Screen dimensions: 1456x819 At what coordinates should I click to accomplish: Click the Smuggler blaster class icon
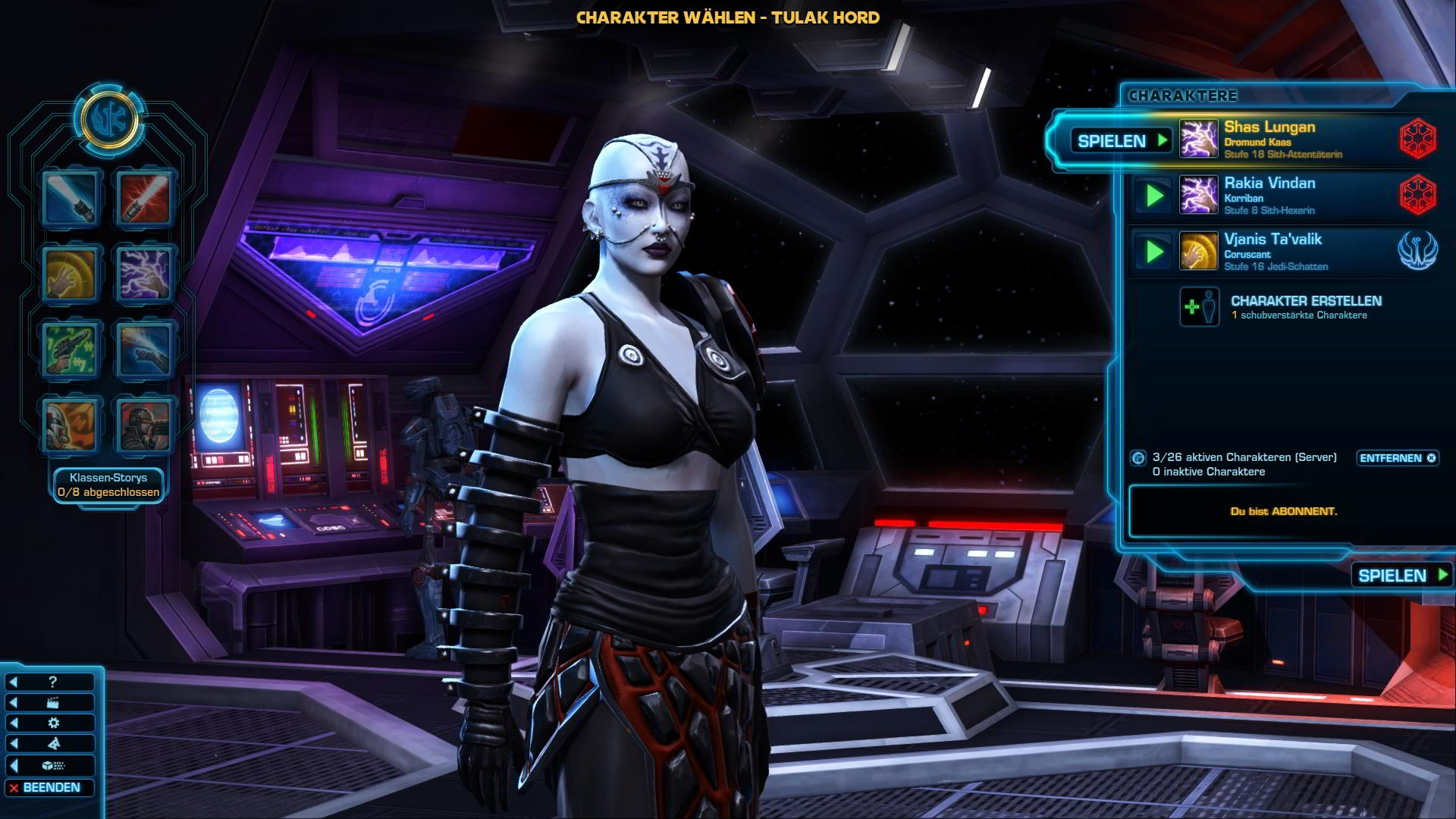71,350
